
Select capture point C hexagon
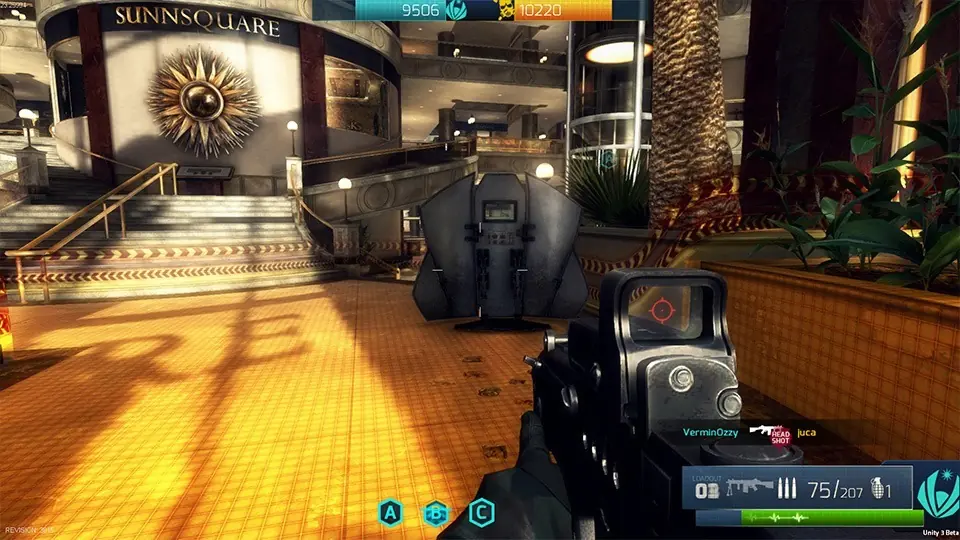click(x=481, y=514)
